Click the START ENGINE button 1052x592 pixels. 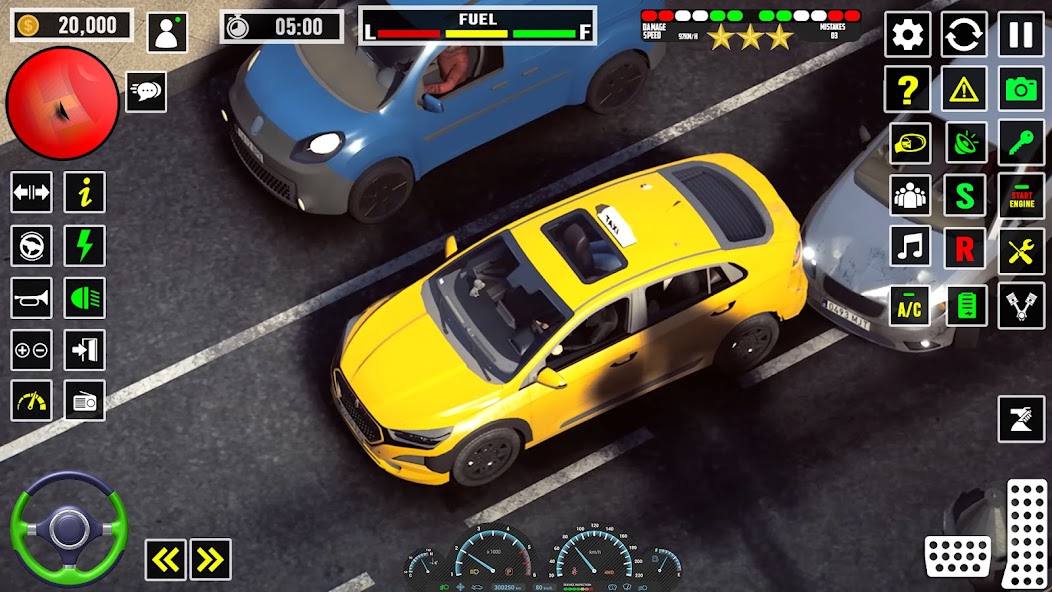(1020, 195)
